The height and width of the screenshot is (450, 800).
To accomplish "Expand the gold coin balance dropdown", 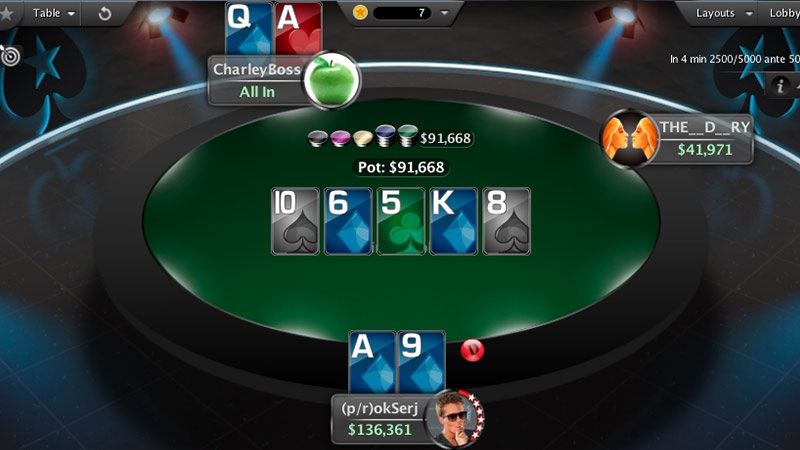I will (445, 13).
